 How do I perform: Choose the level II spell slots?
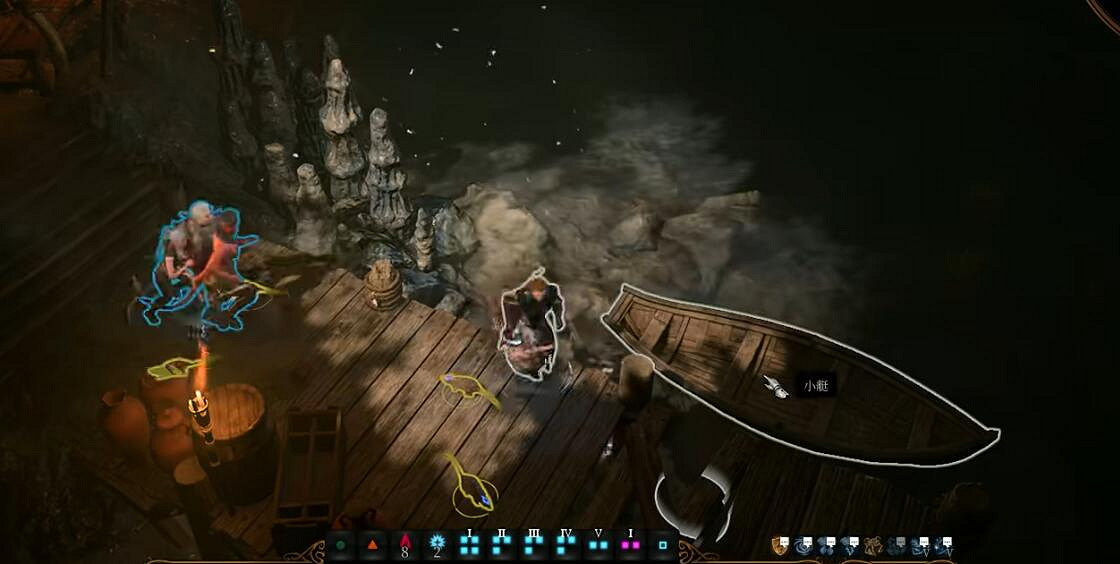(502, 545)
